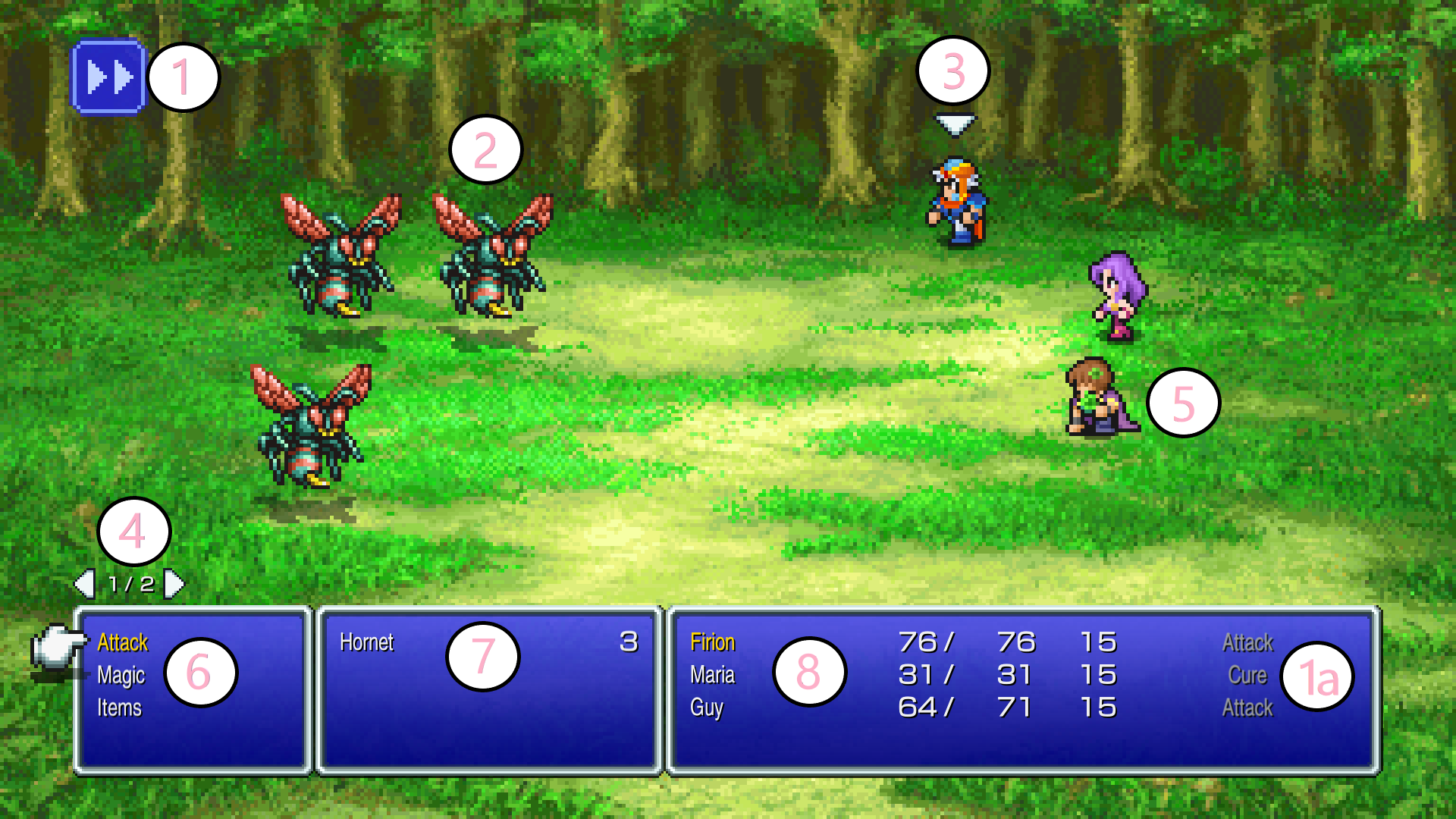Select Maria in the party list

[712, 675]
